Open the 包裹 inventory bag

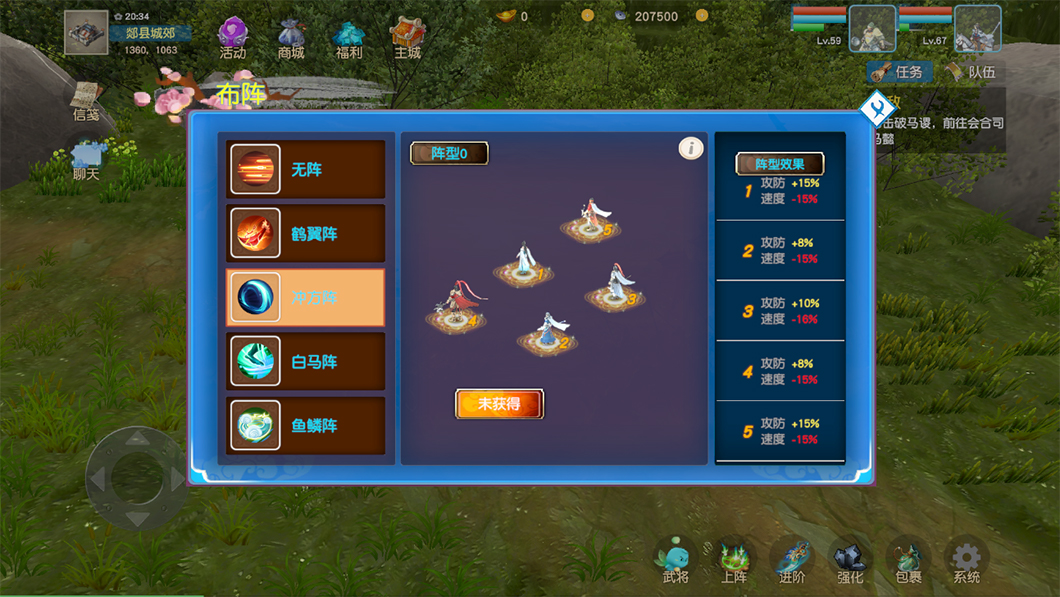point(908,561)
